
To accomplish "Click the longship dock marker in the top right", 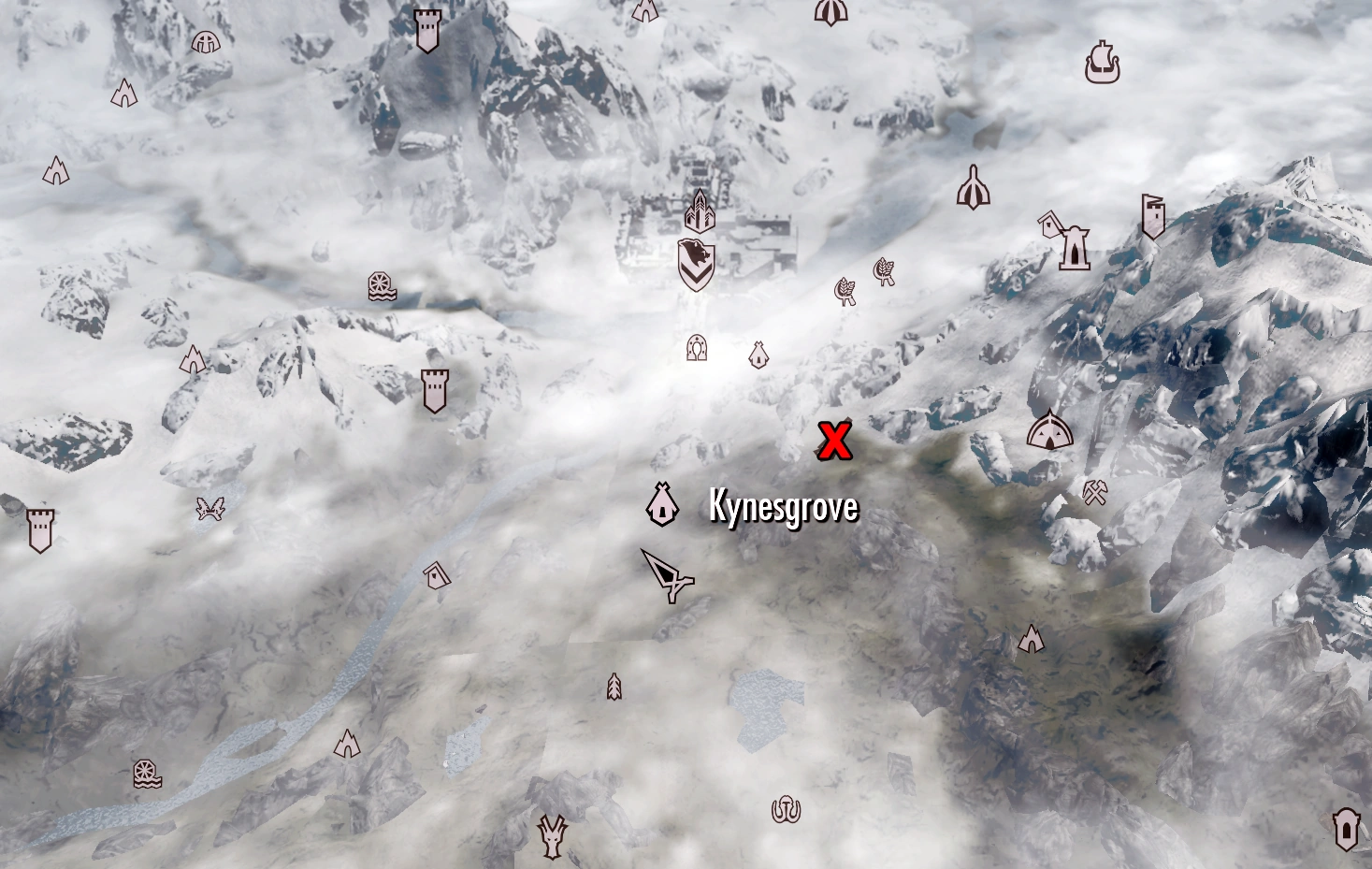I will tap(1104, 64).
